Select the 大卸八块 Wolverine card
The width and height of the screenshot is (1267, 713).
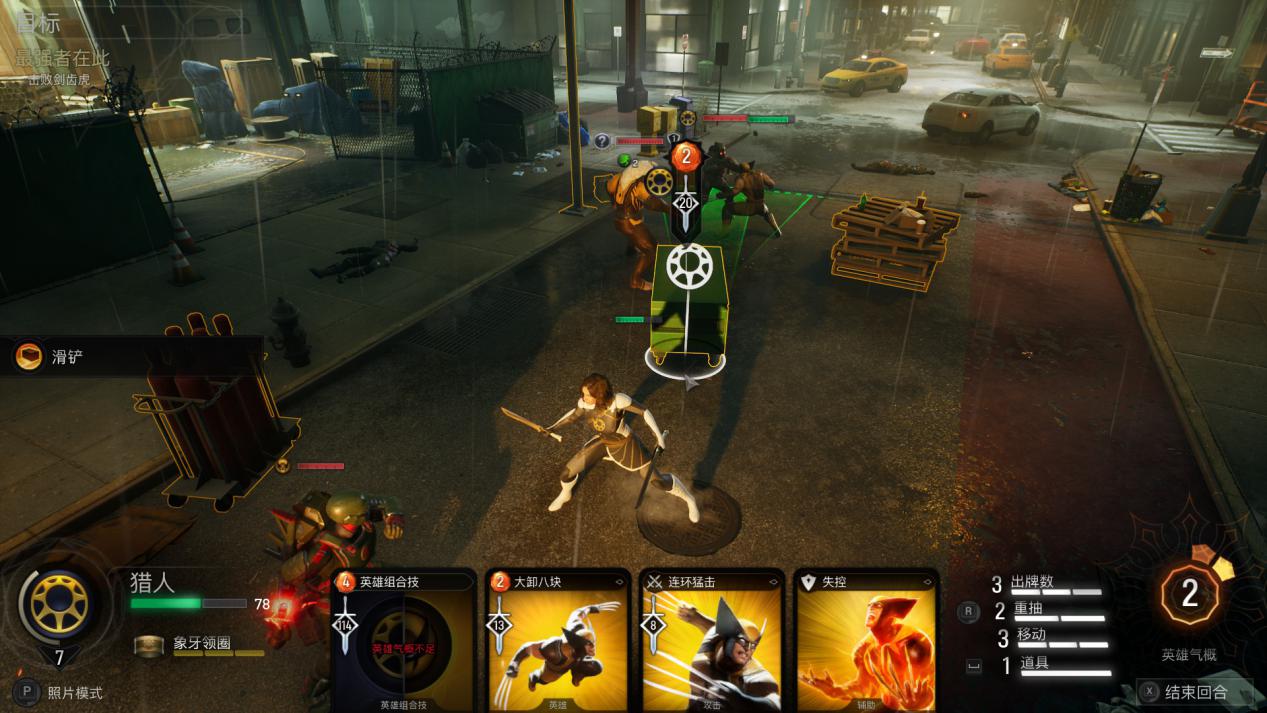click(557, 642)
